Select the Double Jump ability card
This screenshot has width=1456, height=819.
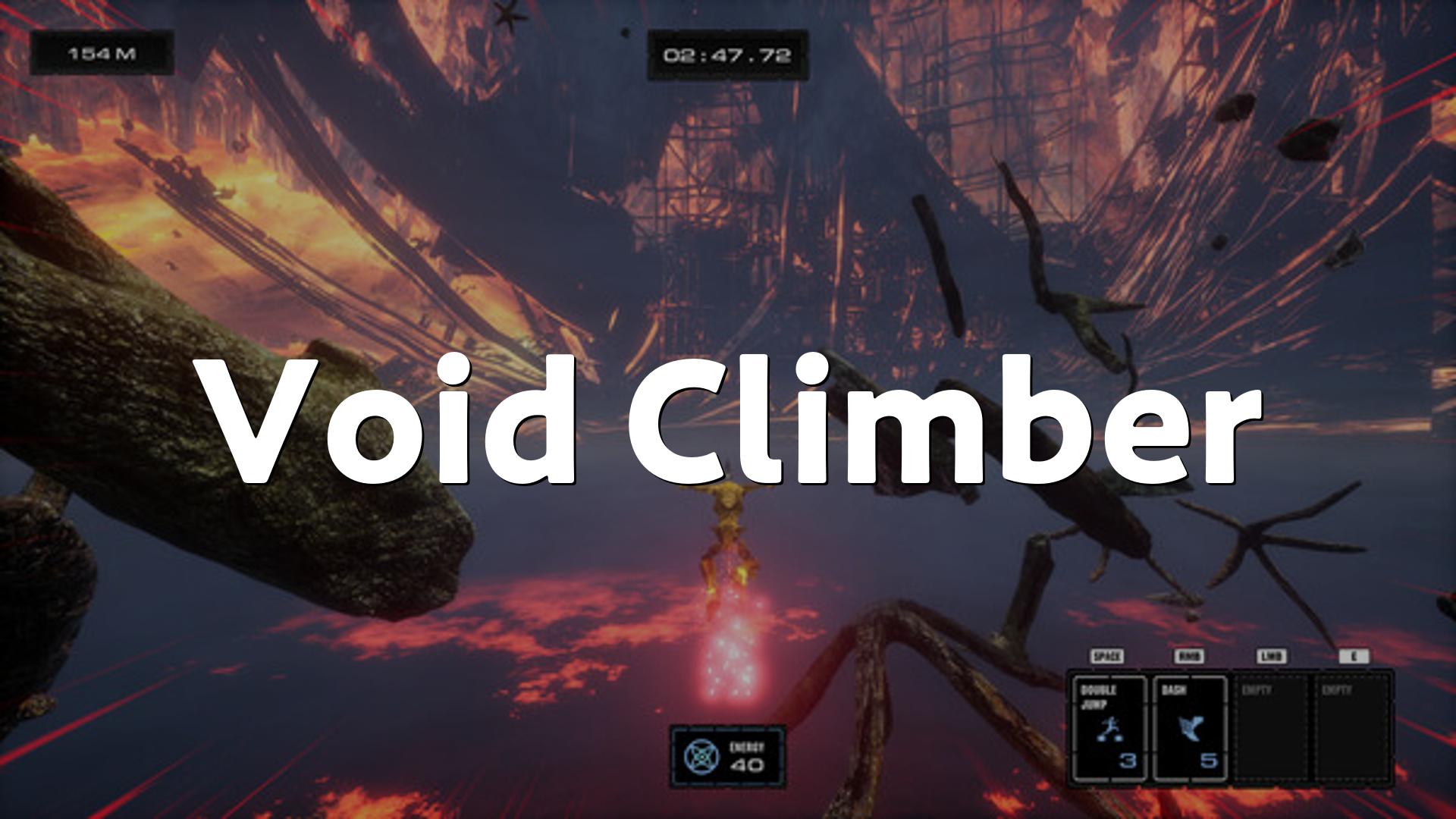[x=1109, y=729]
